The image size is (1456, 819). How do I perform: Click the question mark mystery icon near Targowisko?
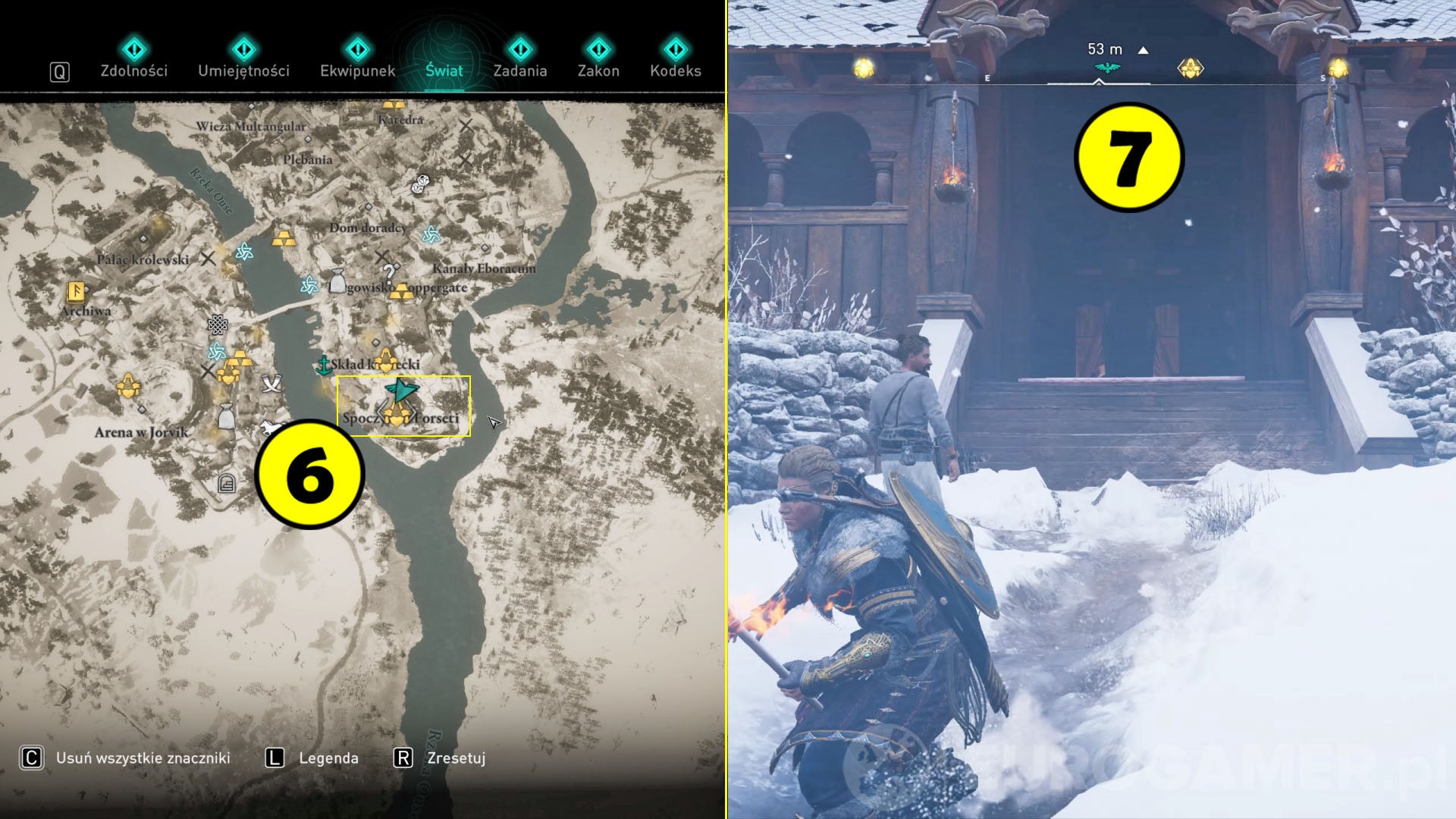(389, 272)
